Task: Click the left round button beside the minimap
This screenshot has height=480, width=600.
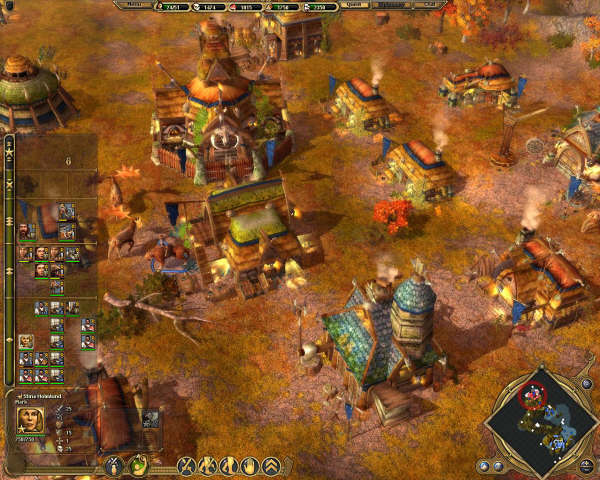Action: coord(483,465)
